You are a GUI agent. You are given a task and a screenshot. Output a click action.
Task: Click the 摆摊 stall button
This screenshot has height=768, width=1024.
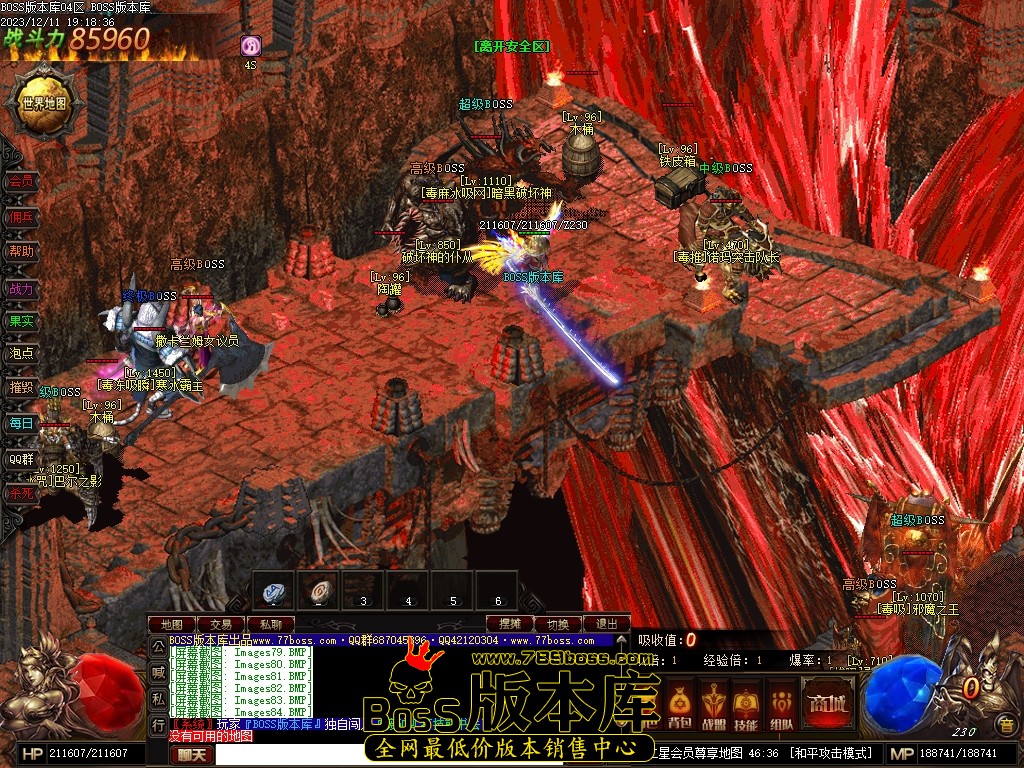[509, 624]
